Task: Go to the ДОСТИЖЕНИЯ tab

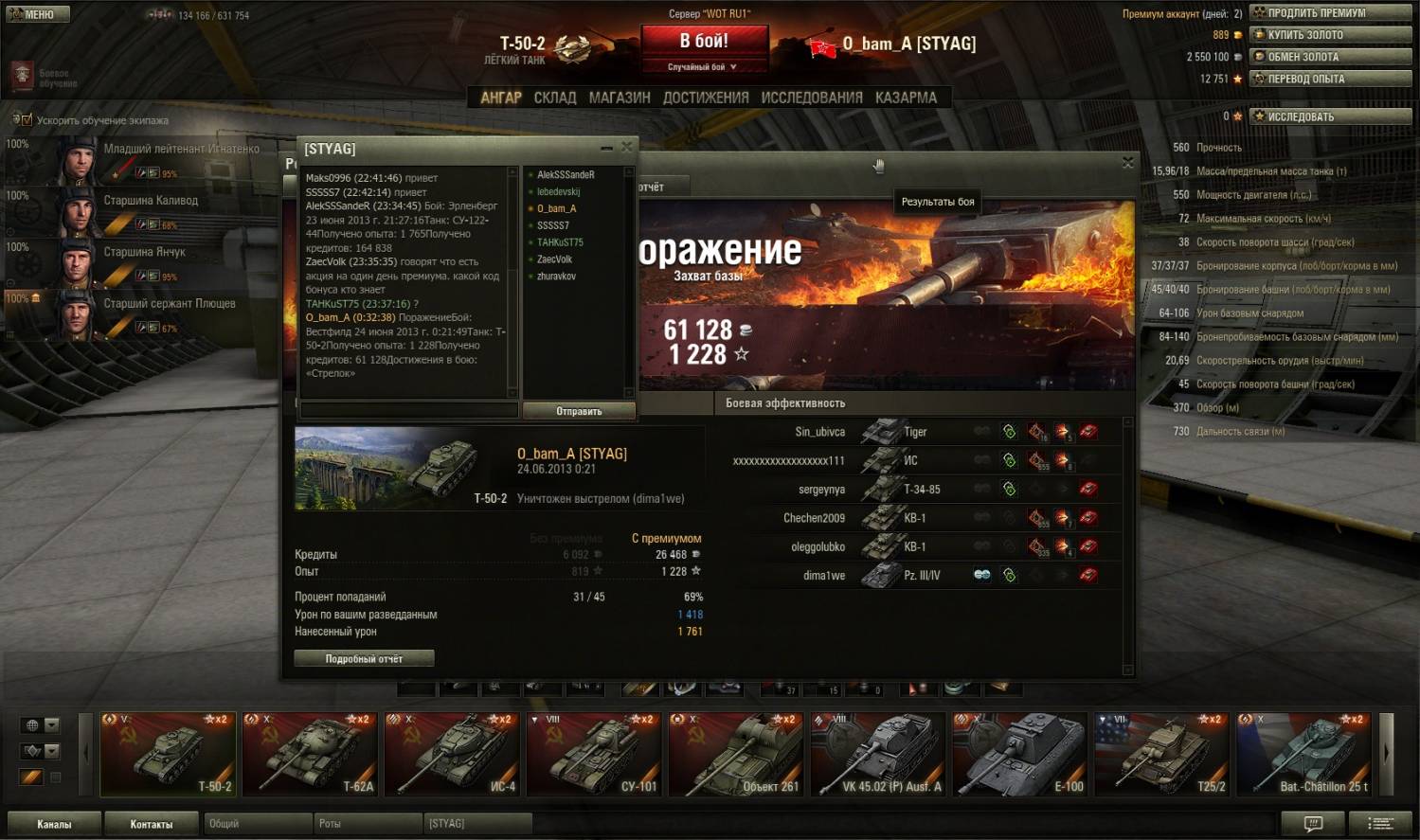Action: click(x=706, y=98)
